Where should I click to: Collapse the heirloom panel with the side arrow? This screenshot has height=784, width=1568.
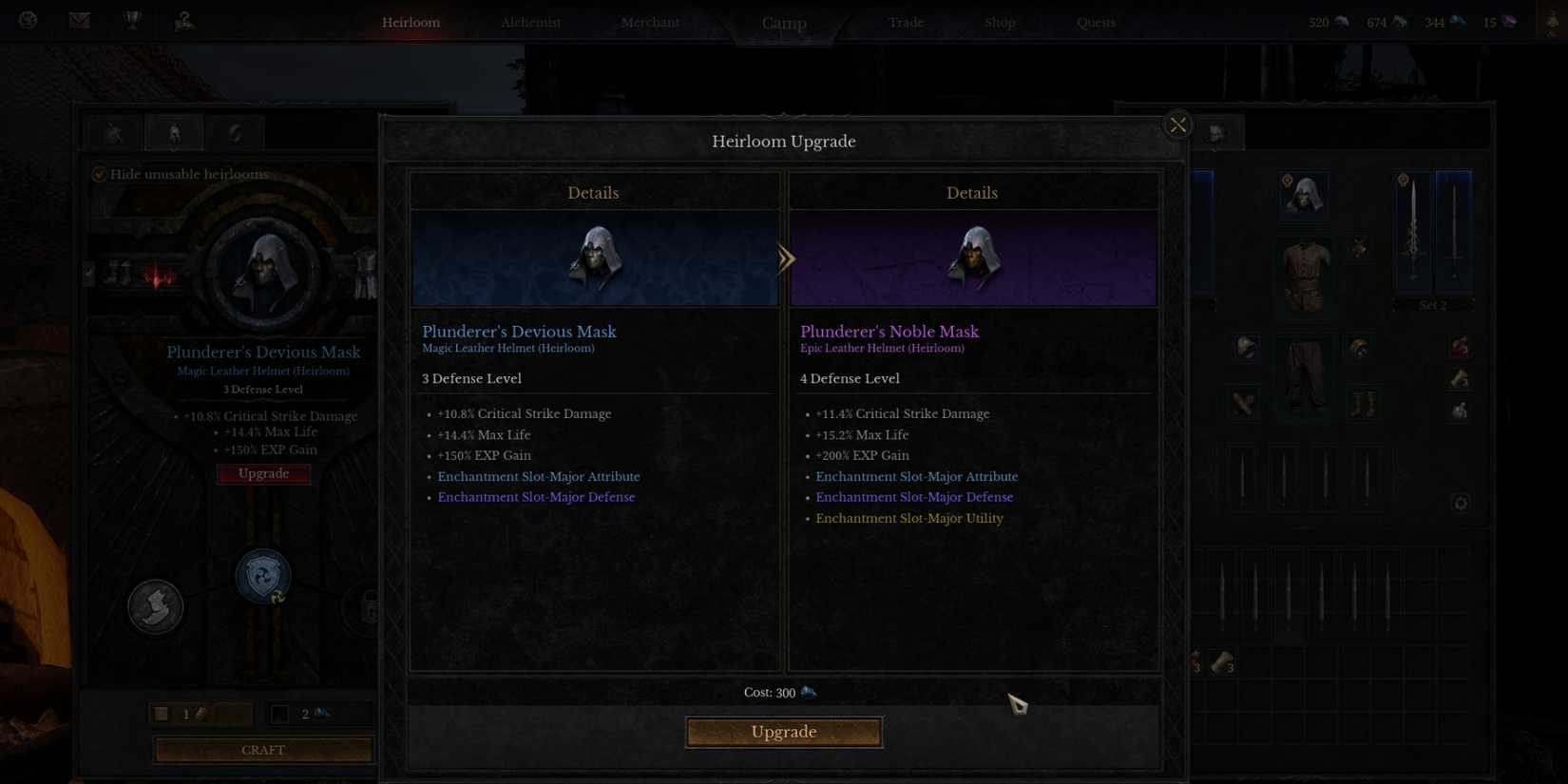point(87,273)
